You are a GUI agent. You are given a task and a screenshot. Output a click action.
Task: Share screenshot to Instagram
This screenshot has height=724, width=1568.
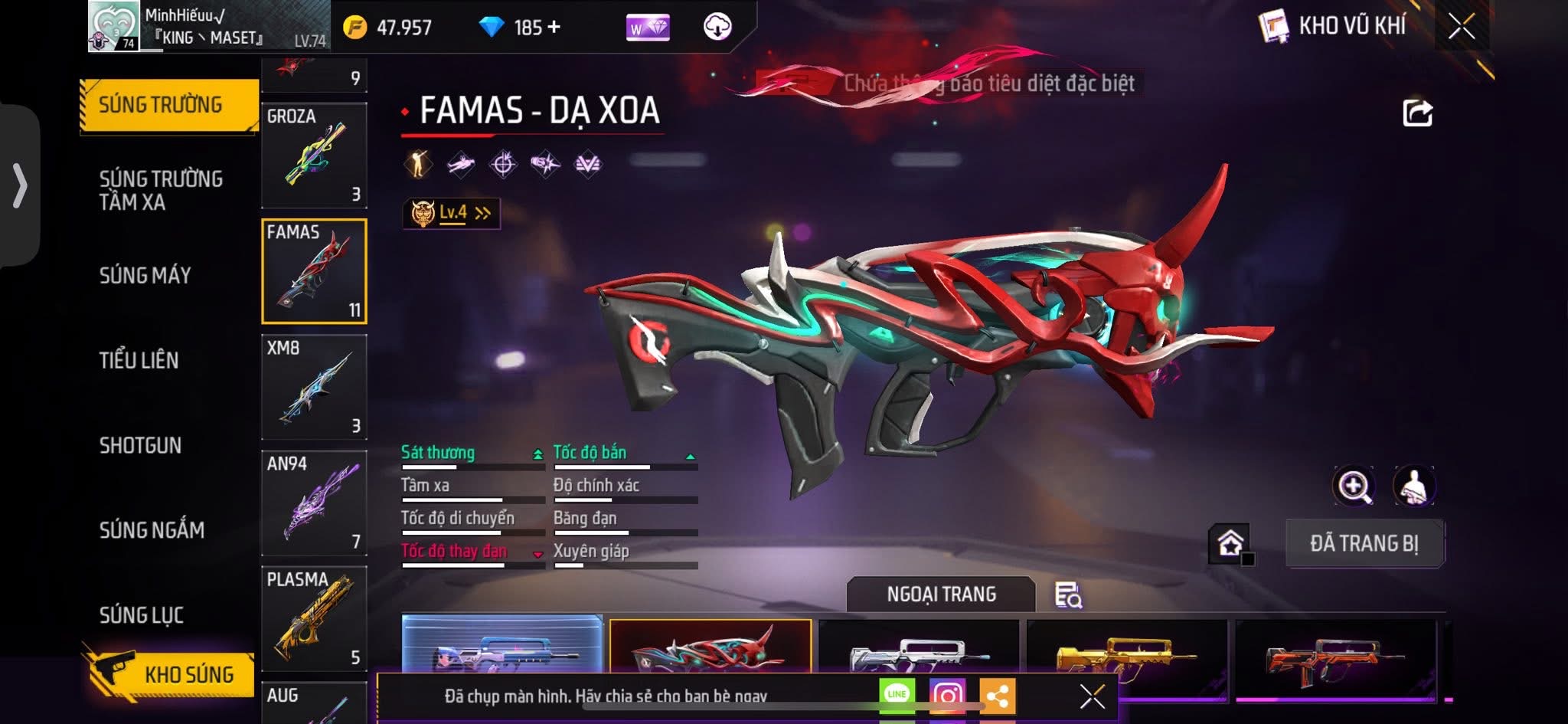[947, 694]
